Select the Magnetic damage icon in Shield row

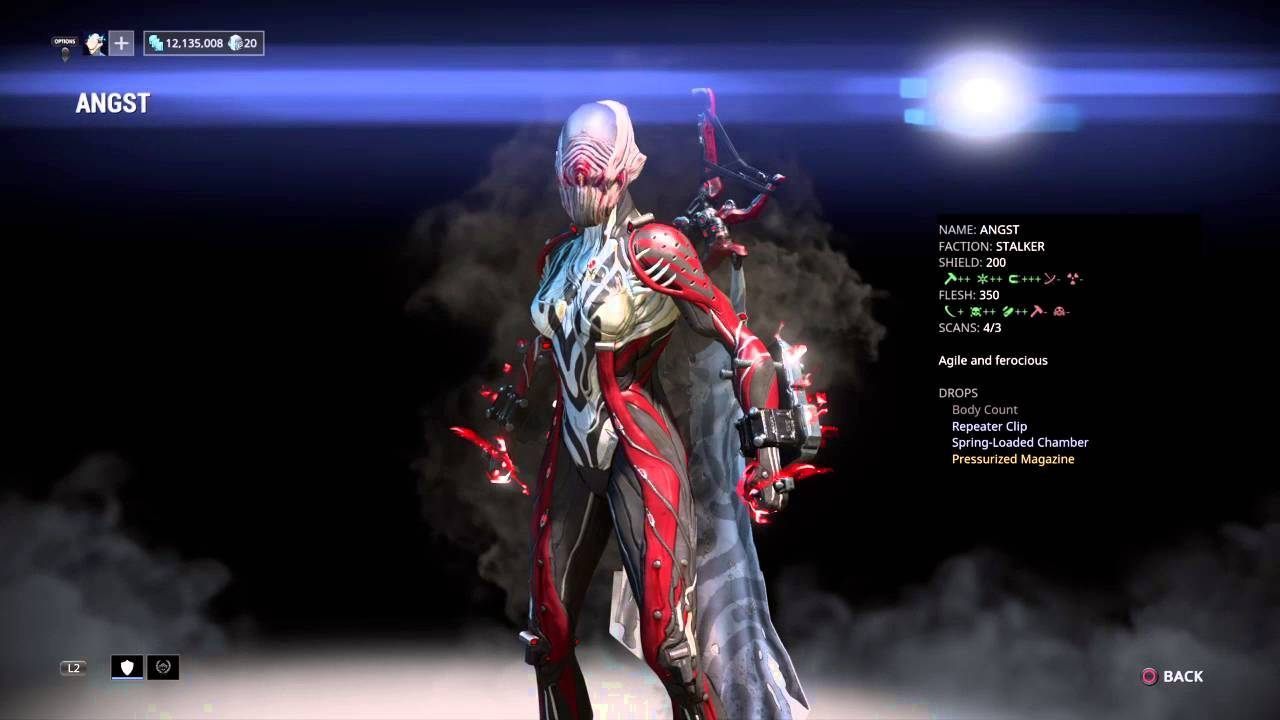point(1013,278)
